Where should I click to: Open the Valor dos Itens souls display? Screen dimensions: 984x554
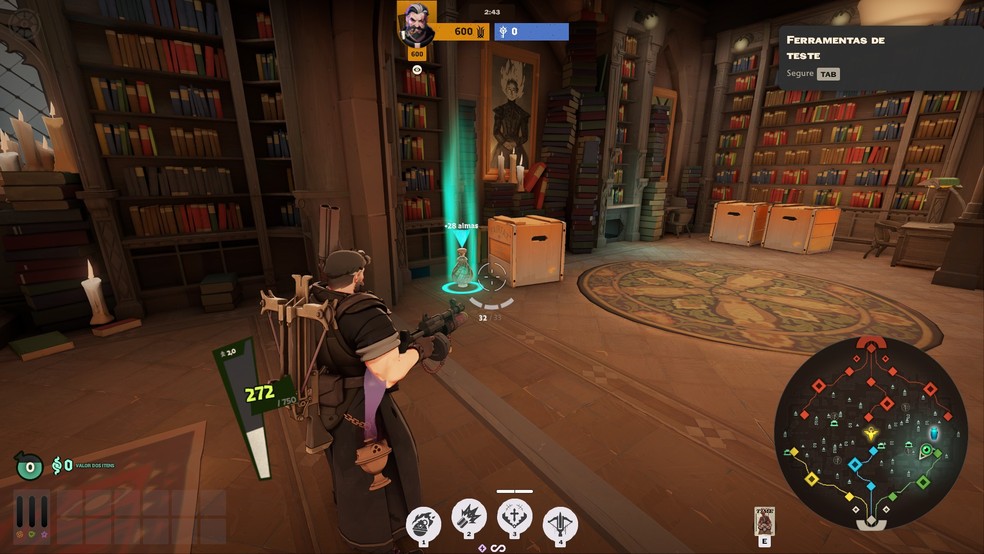62,465
